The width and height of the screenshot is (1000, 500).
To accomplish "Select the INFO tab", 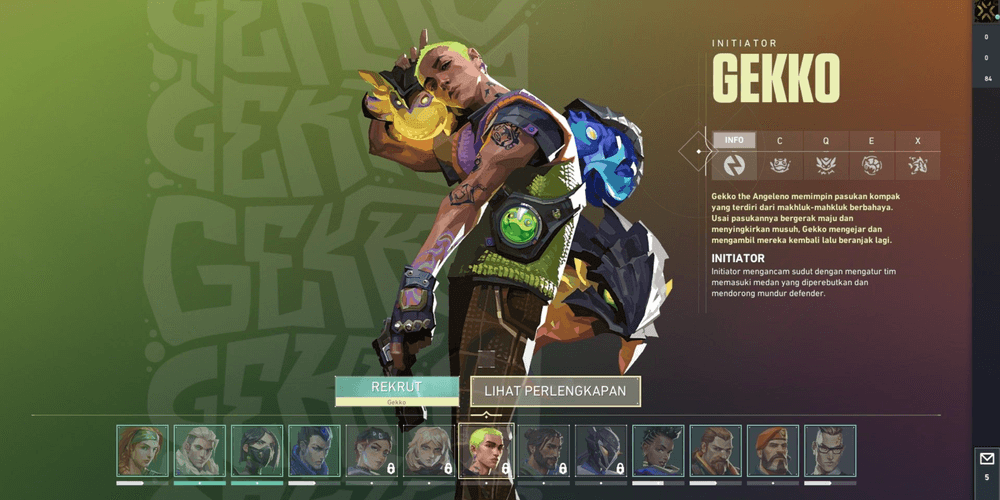I will (x=734, y=141).
